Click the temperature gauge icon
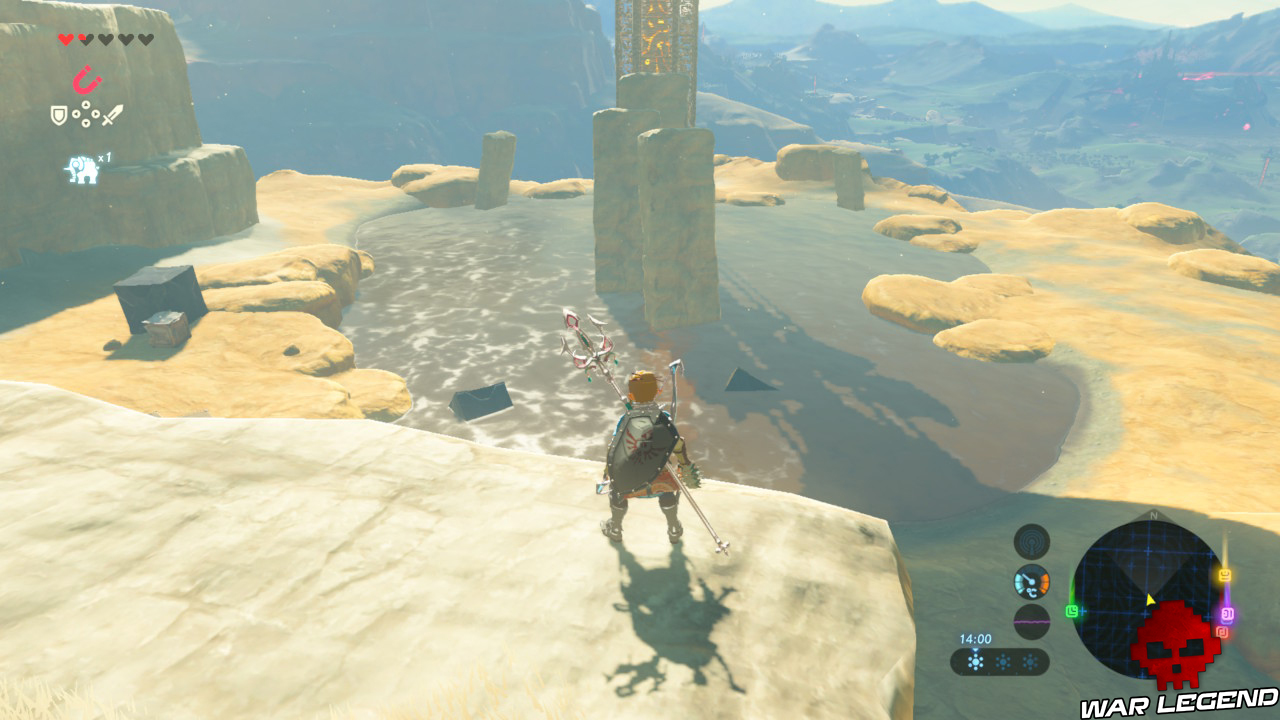Screen dimensions: 1280x720 [1031, 581]
